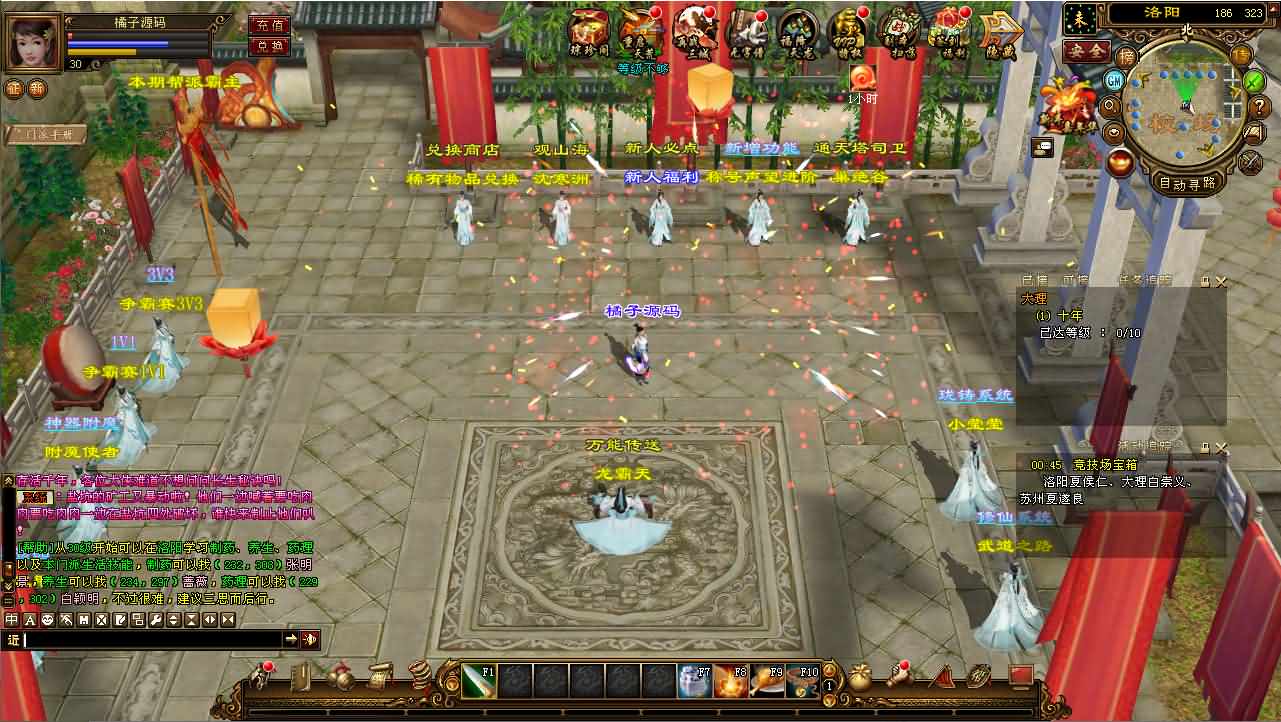Click the GM icon beside the minimap
The width and height of the screenshot is (1281, 722).
1115,79
